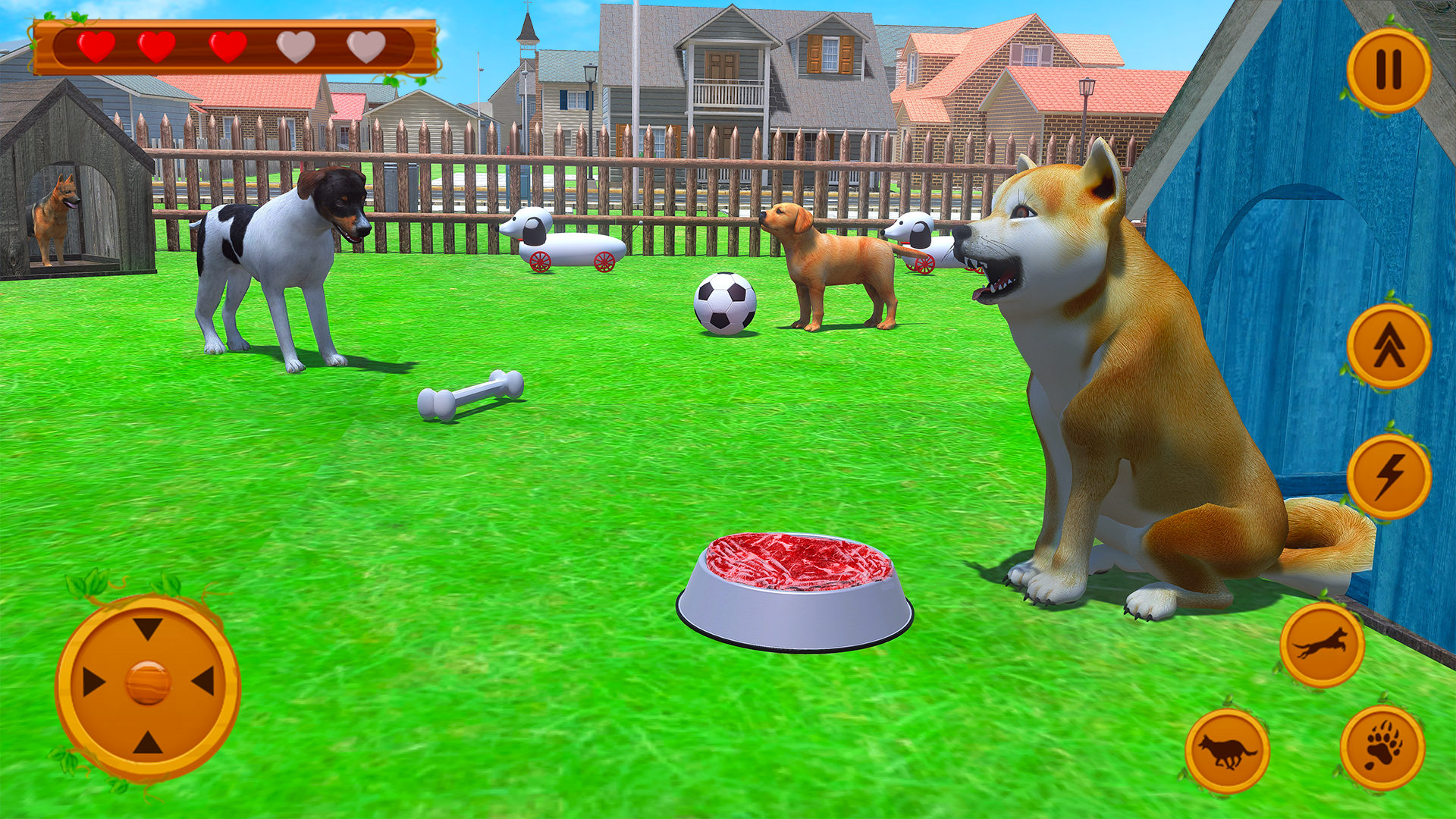Image resolution: width=1456 pixels, height=819 pixels.
Task: Click the soccer ball on the grass
Action: pyautogui.click(x=724, y=303)
